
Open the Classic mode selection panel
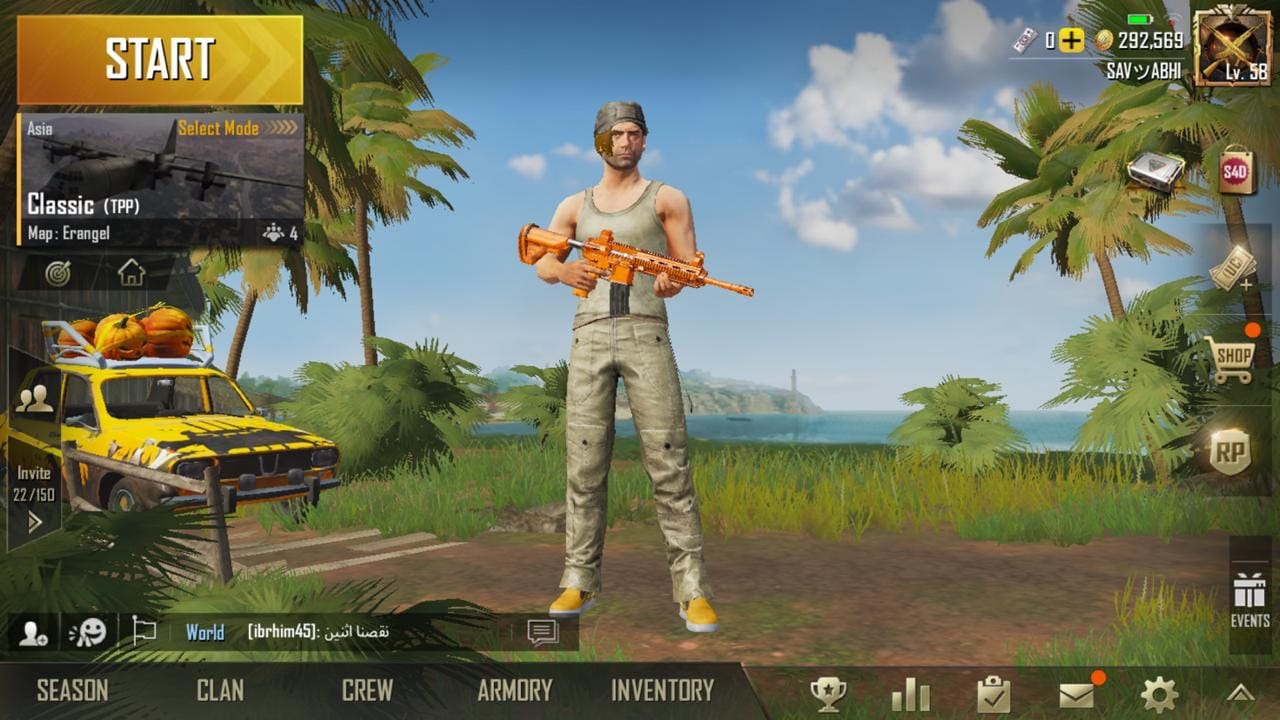[160, 180]
